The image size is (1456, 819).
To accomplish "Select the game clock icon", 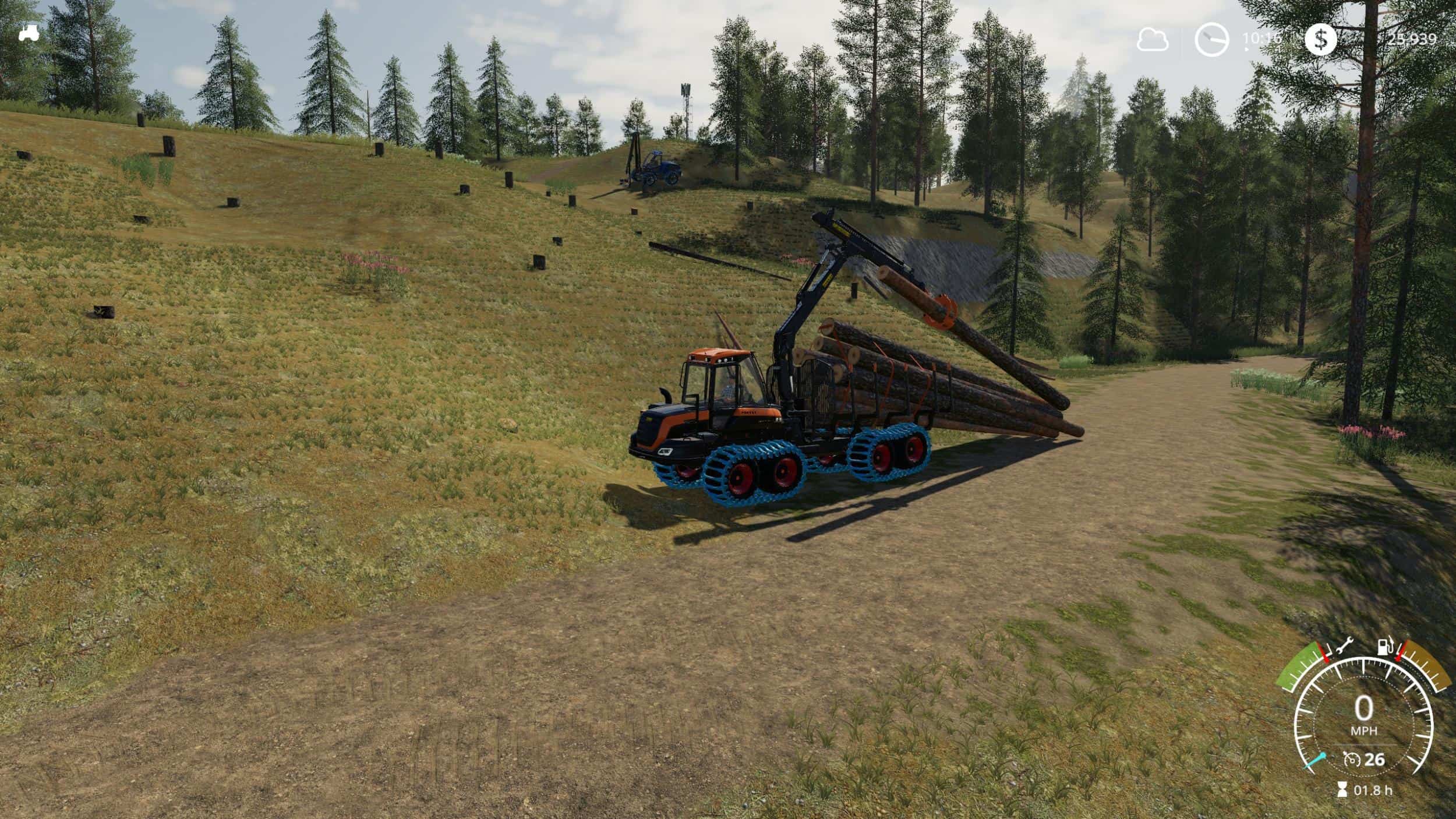I will coord(1211,40).
